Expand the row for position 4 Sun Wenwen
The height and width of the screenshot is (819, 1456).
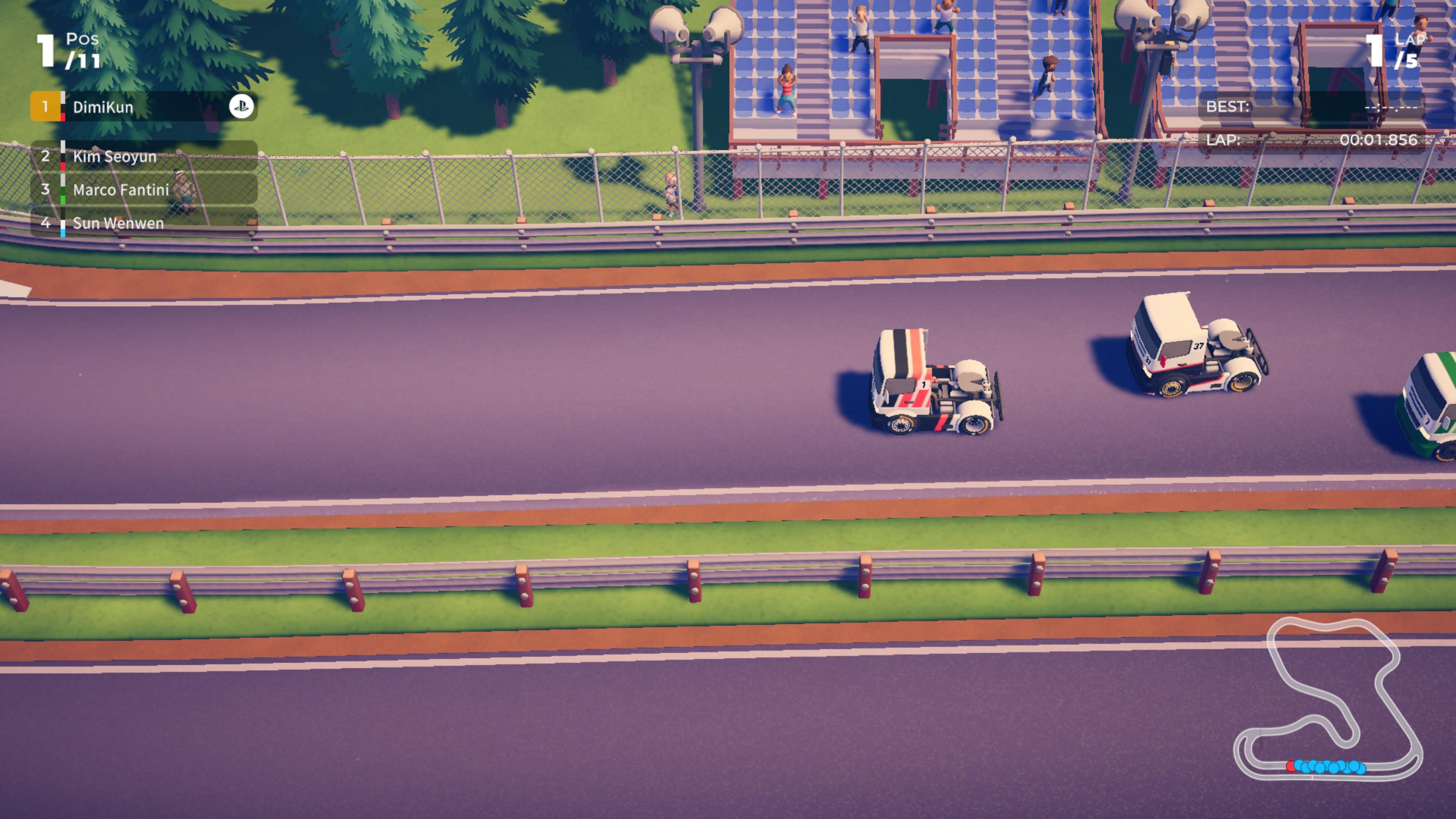[x=141, y=223]
